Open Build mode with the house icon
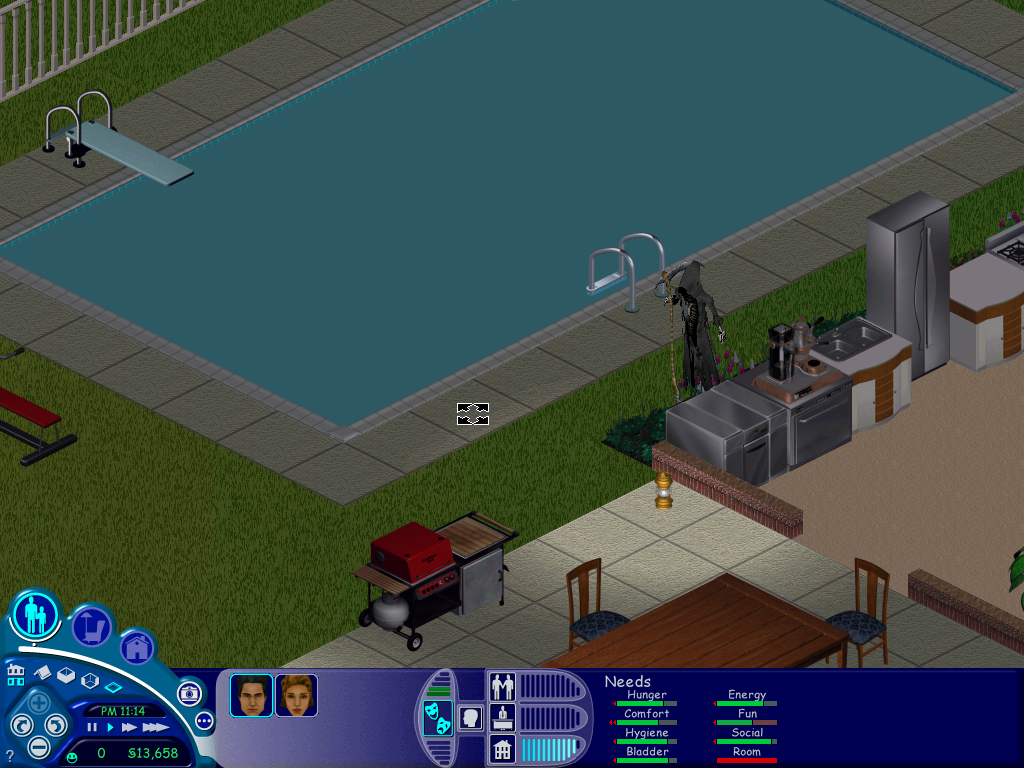The image size is (1024, 768). (x=138, y=647)
